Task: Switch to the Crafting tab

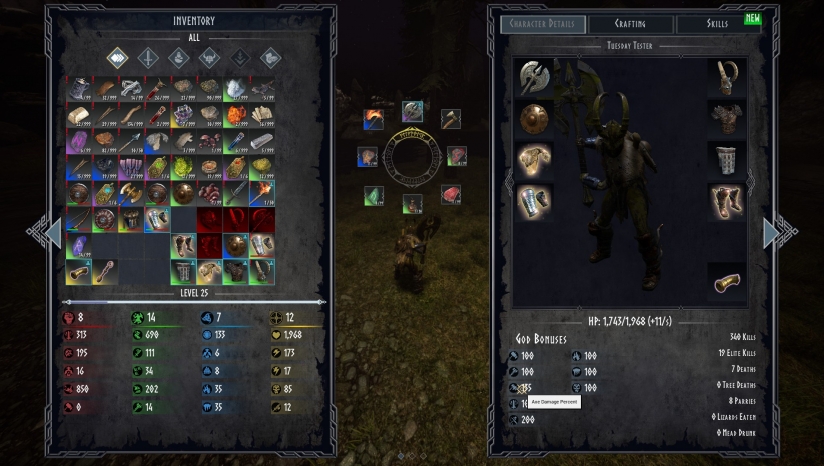Action: 630,24
